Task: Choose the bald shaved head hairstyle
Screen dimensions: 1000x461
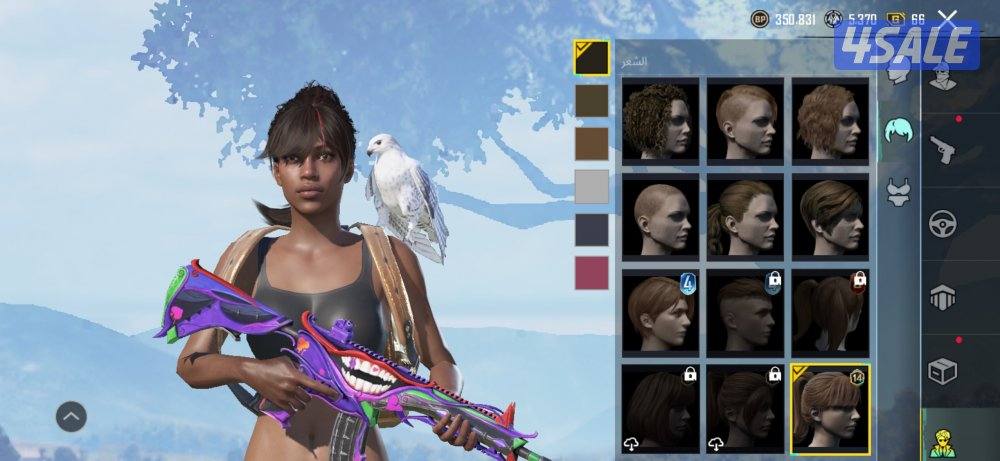Action: (x=660, y=215)
